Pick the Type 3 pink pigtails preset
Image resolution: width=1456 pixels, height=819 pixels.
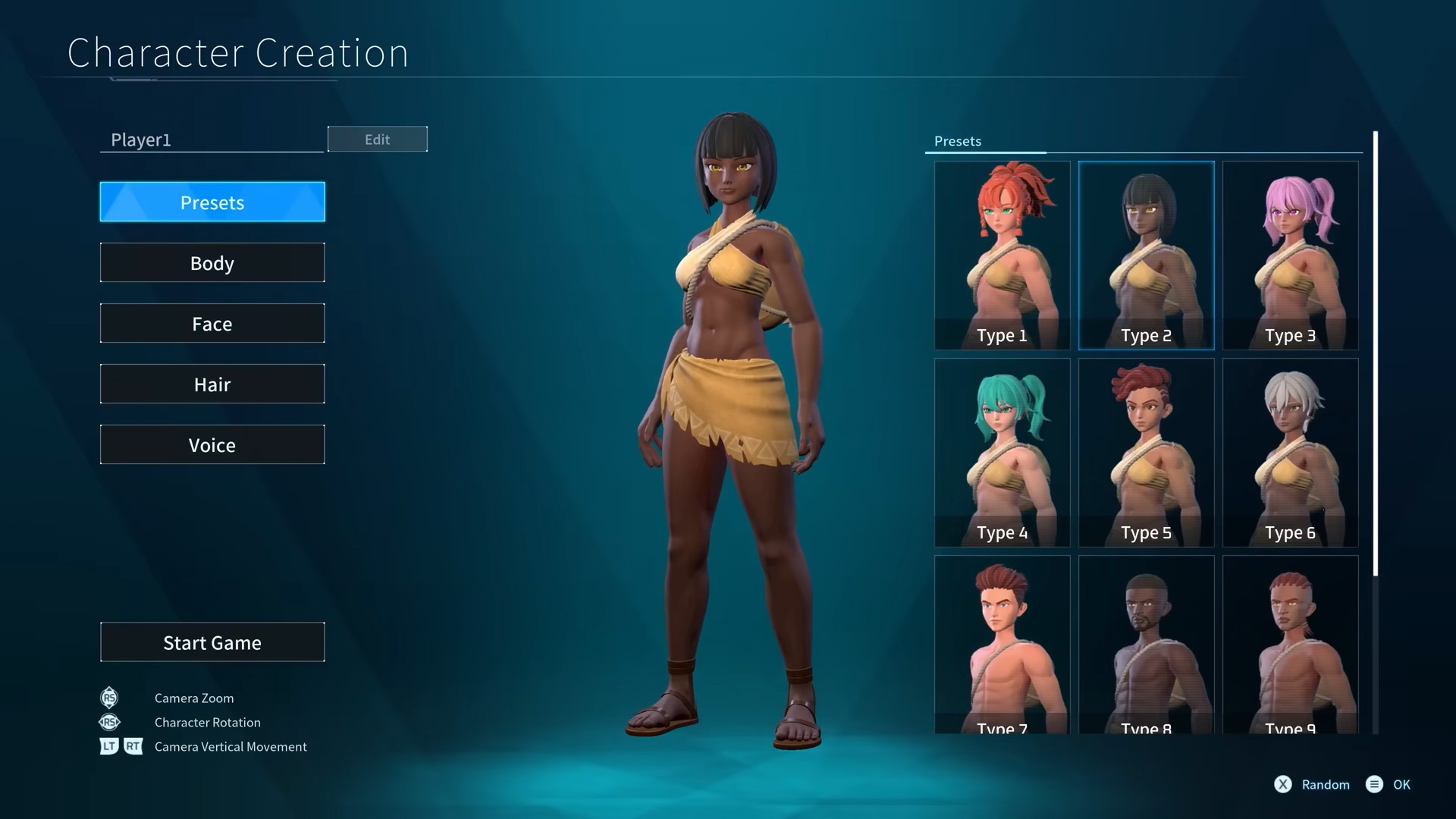1290,255
